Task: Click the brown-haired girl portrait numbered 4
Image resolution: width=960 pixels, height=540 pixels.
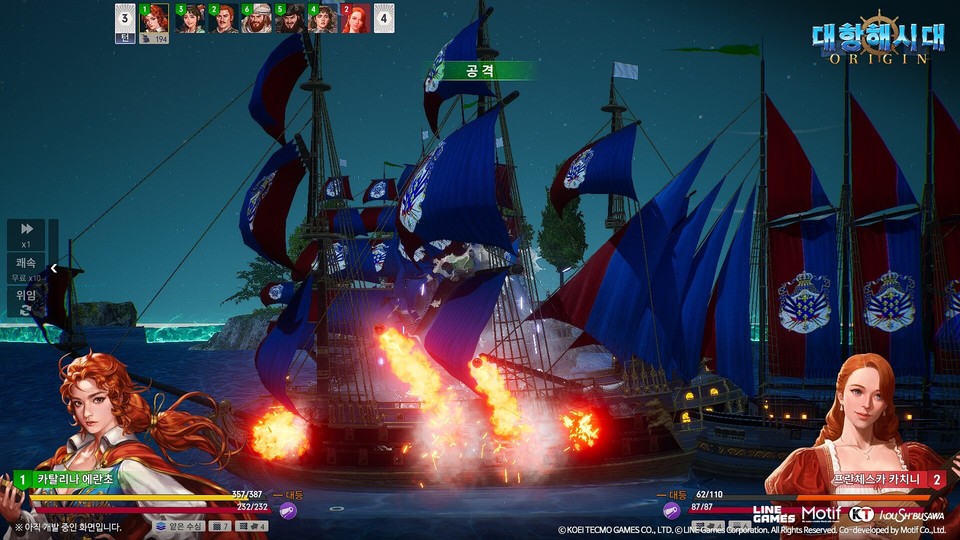Action: pos(323,19)
